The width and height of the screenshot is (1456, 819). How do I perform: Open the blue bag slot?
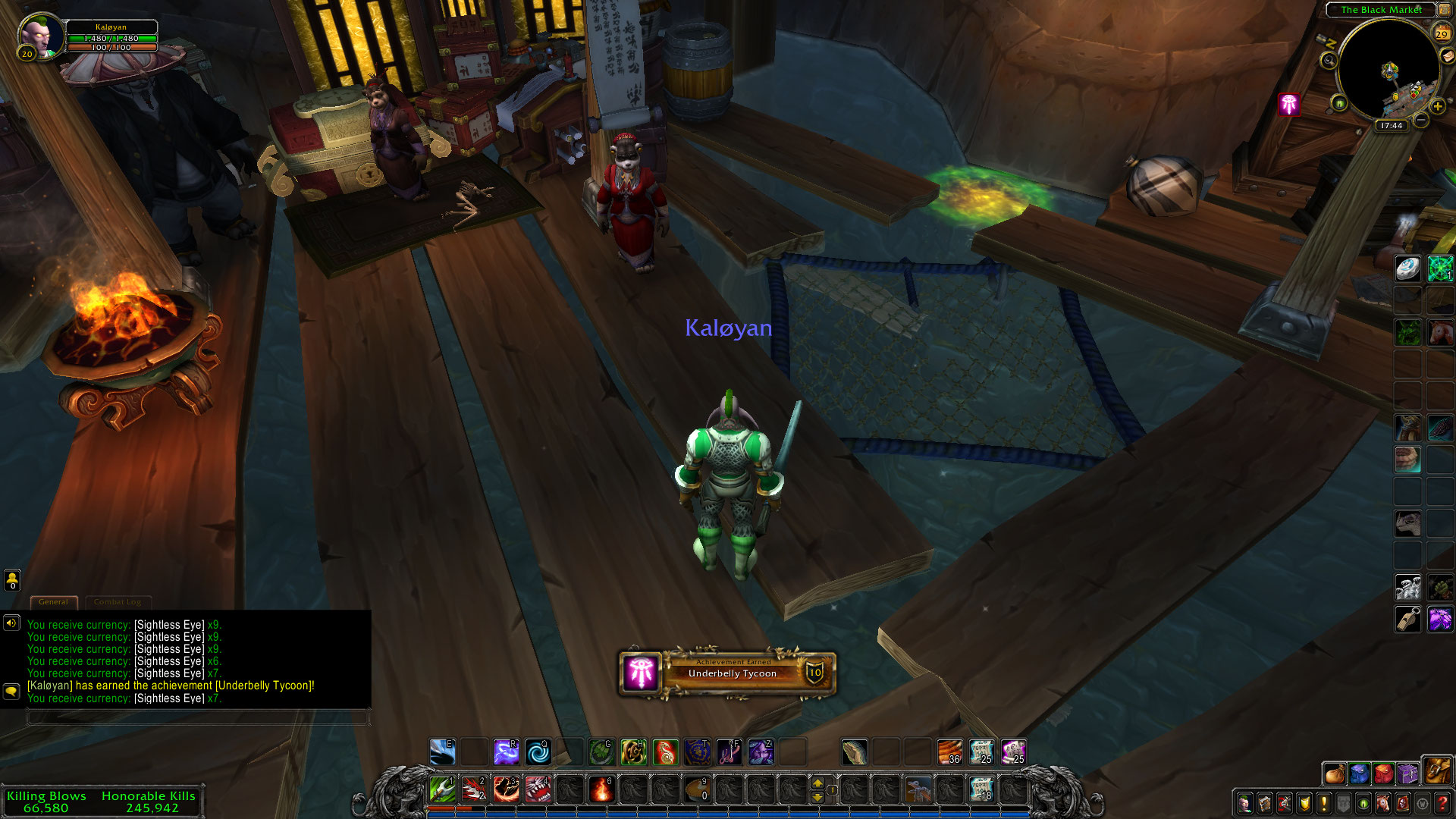point(1359,773)
